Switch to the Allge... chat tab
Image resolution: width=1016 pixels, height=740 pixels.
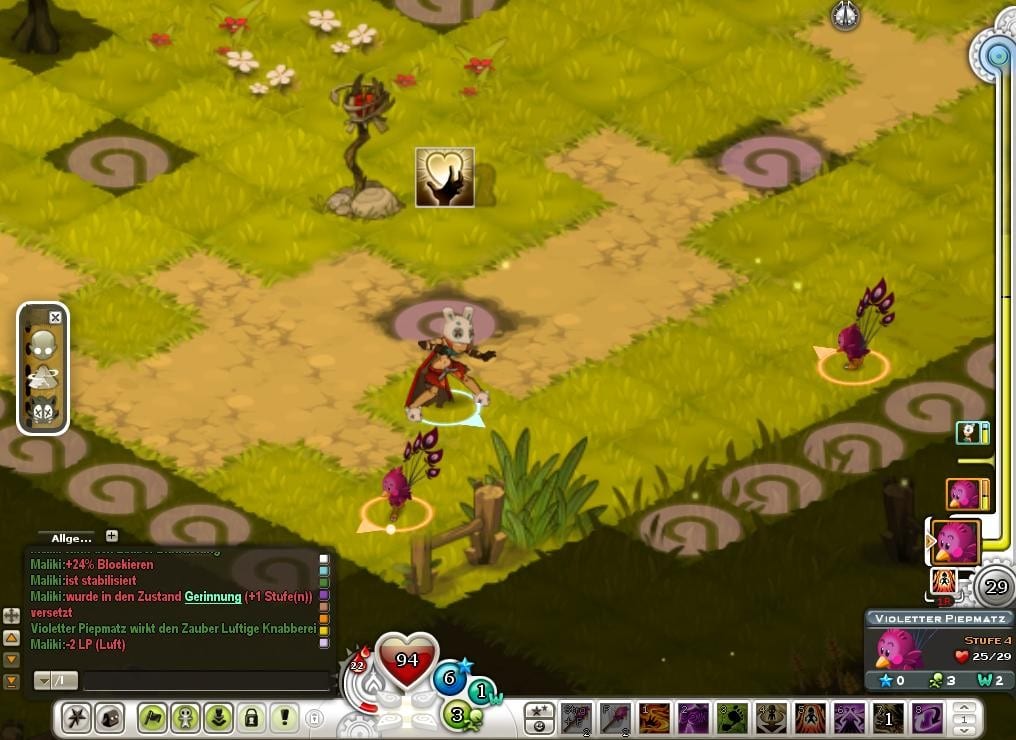[71, 537]
